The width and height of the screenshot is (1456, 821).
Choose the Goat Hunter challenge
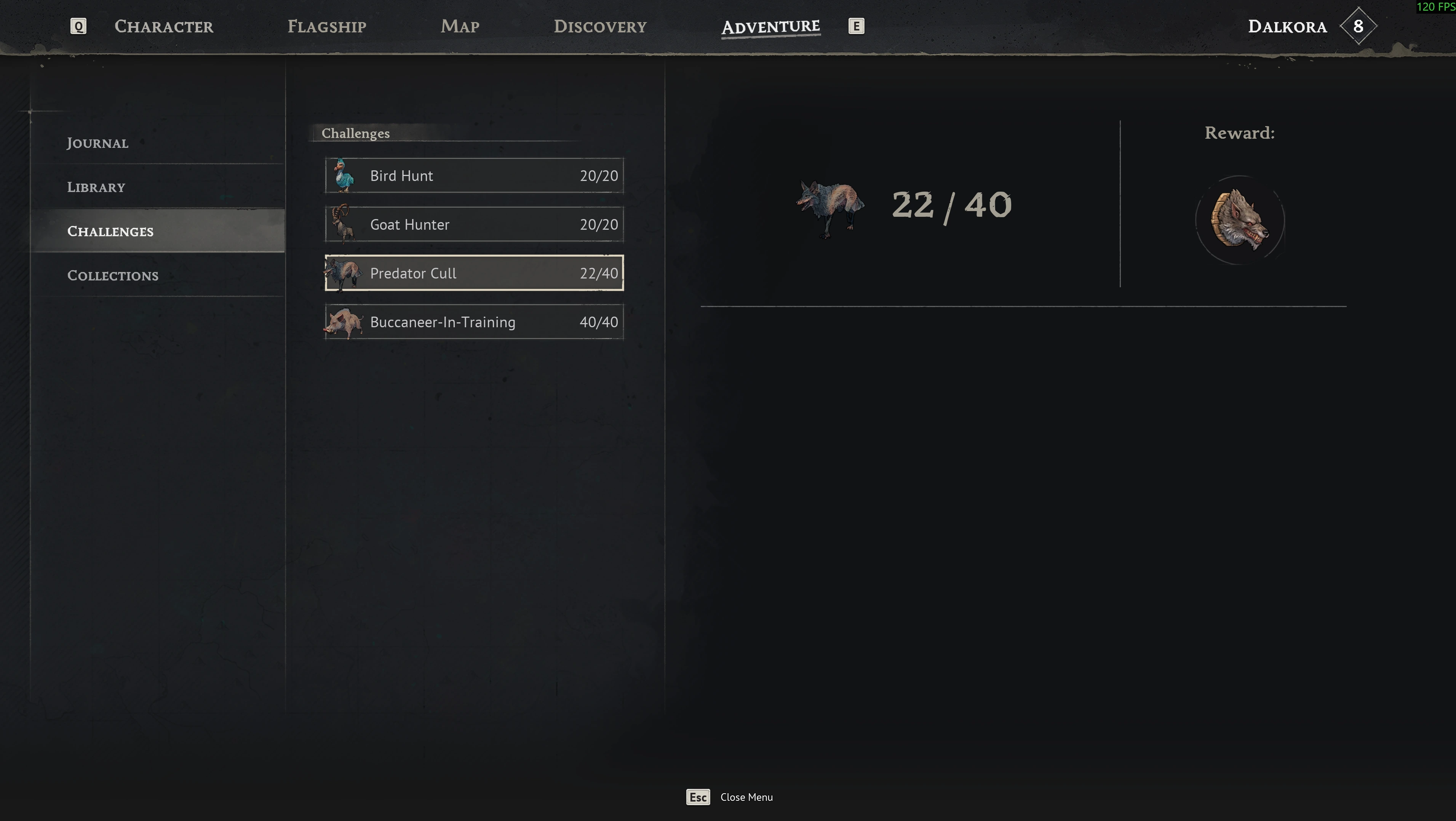click(x=474, y=224)
